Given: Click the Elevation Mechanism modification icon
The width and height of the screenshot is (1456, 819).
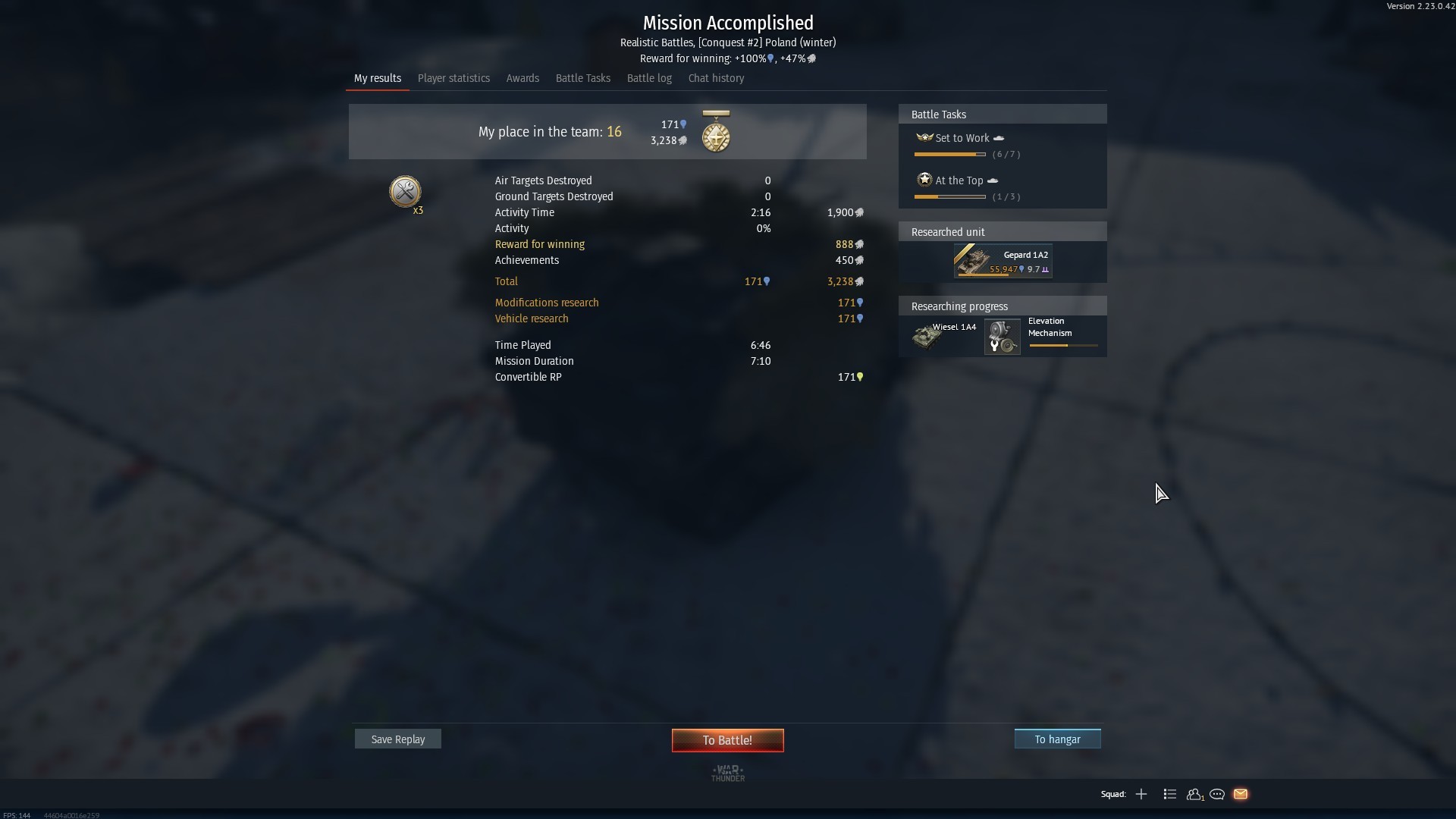Looking at the screenshot, I should (1002, 337).
